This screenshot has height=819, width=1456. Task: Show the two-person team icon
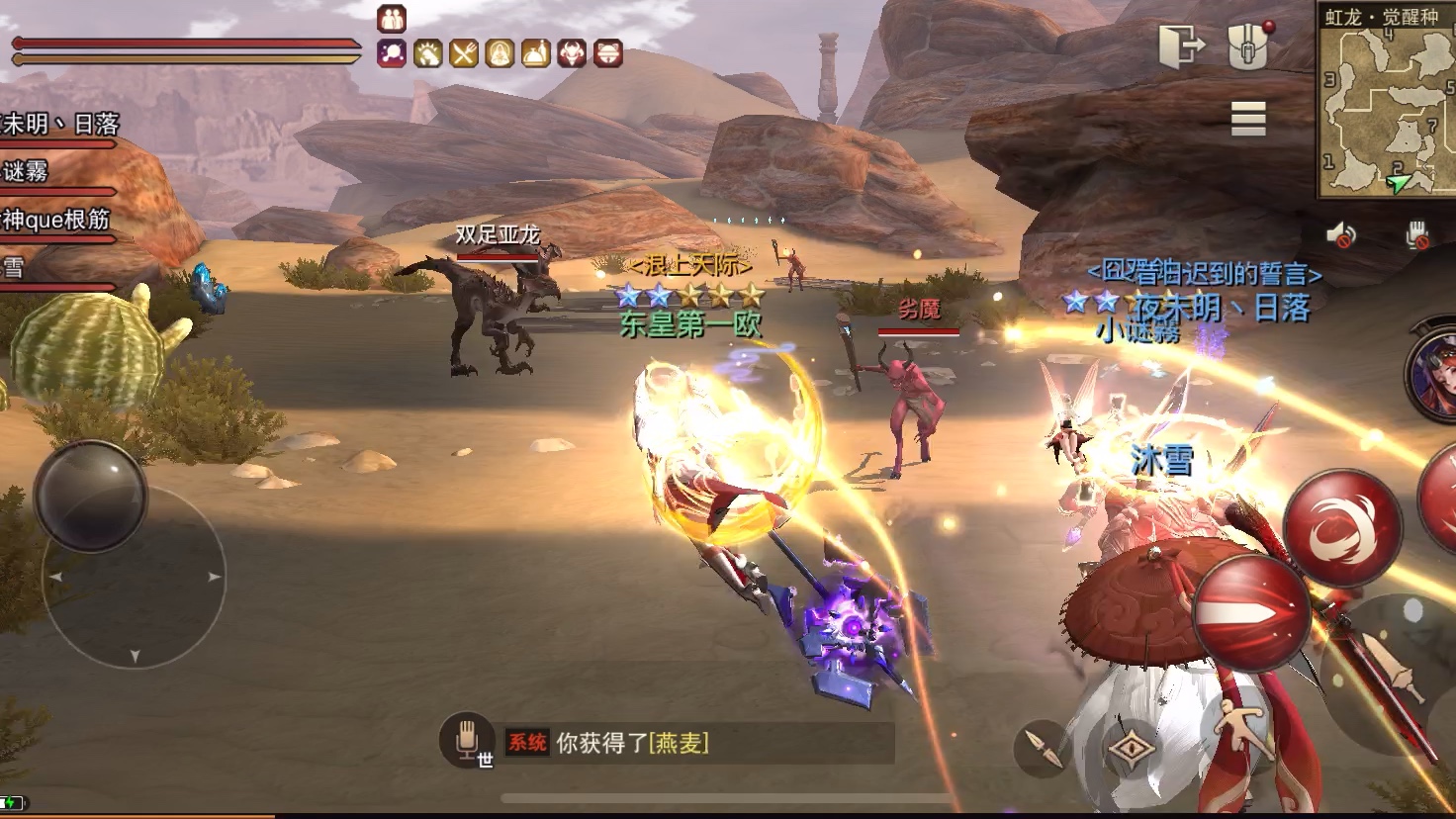[392, 18]
